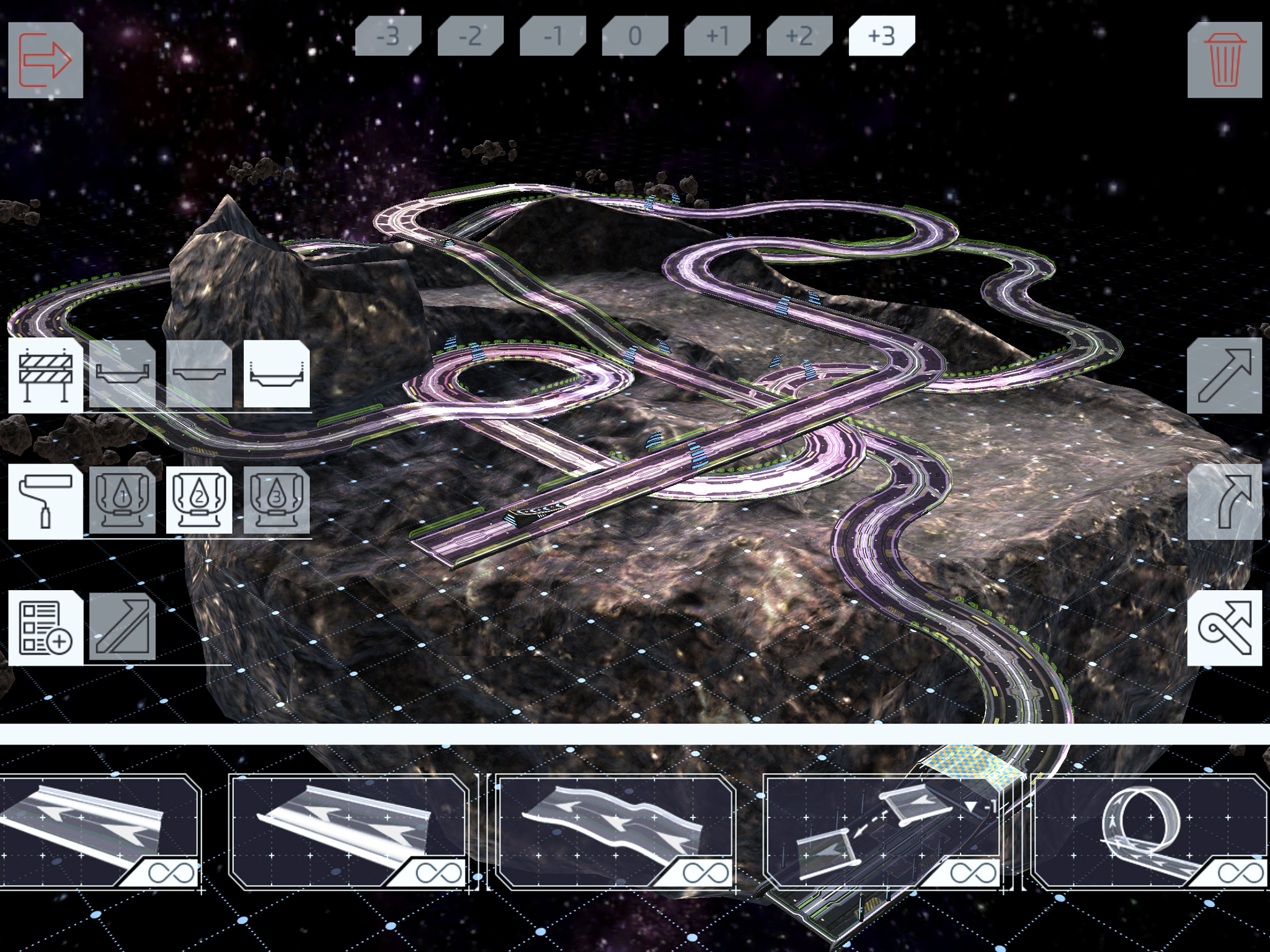This screenshot has width=1270, height=952.
Task: Exit the editor with red arrow button
Action: coord(47,59)
